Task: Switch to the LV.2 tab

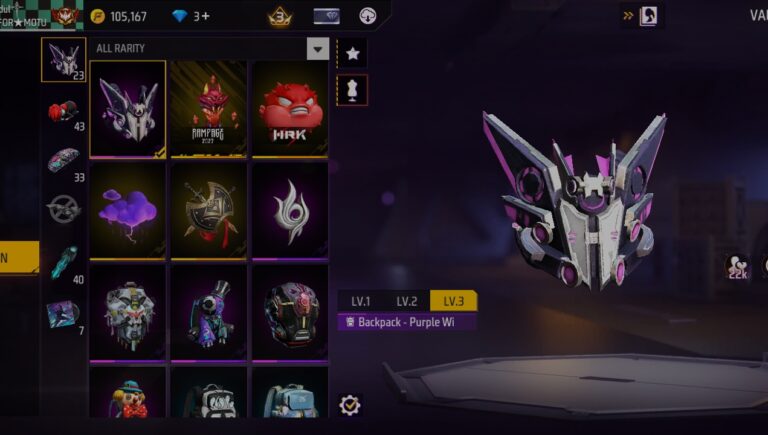Action: click(406, 301)
